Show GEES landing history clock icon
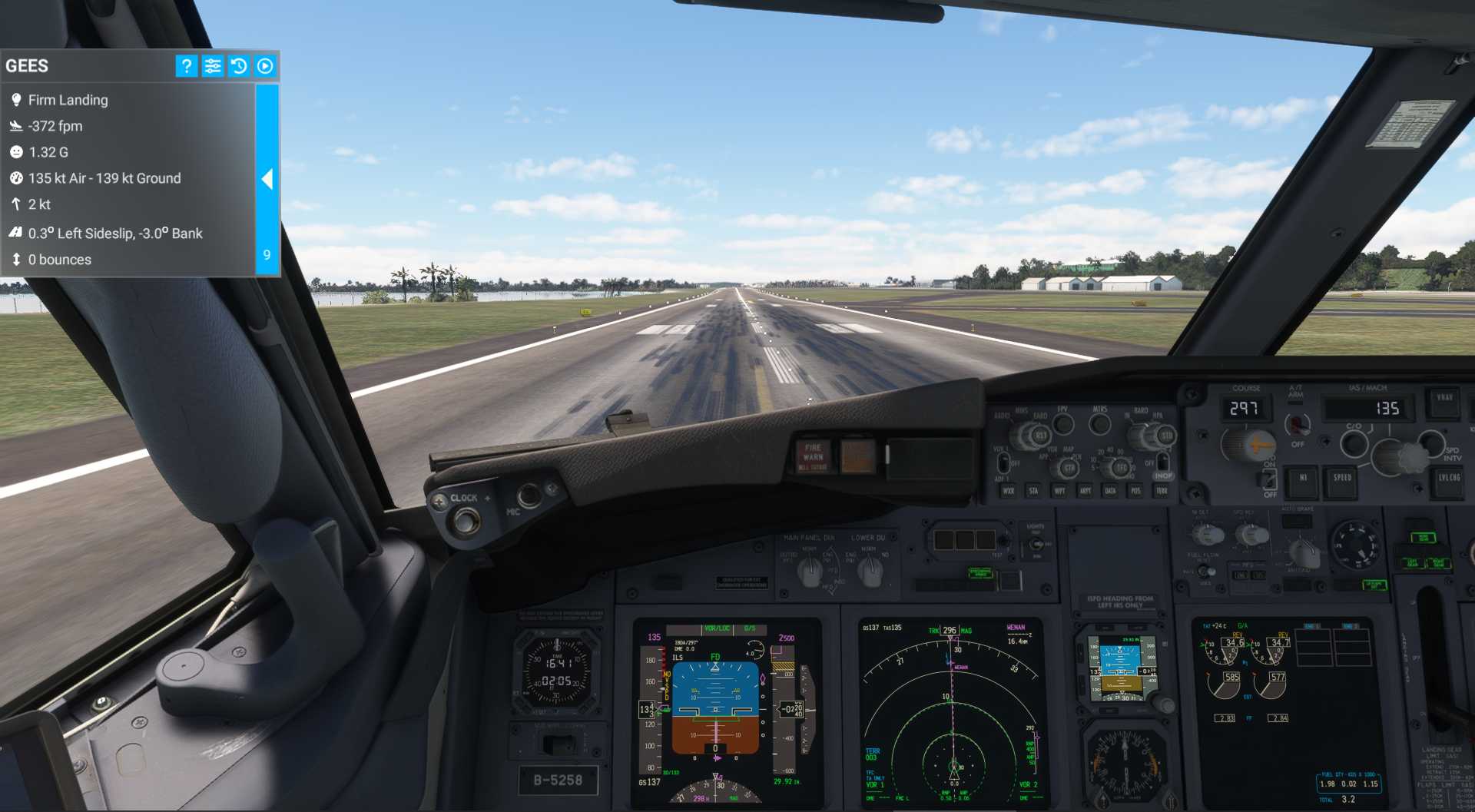1475x812 pixels. (x=239, y=66)
